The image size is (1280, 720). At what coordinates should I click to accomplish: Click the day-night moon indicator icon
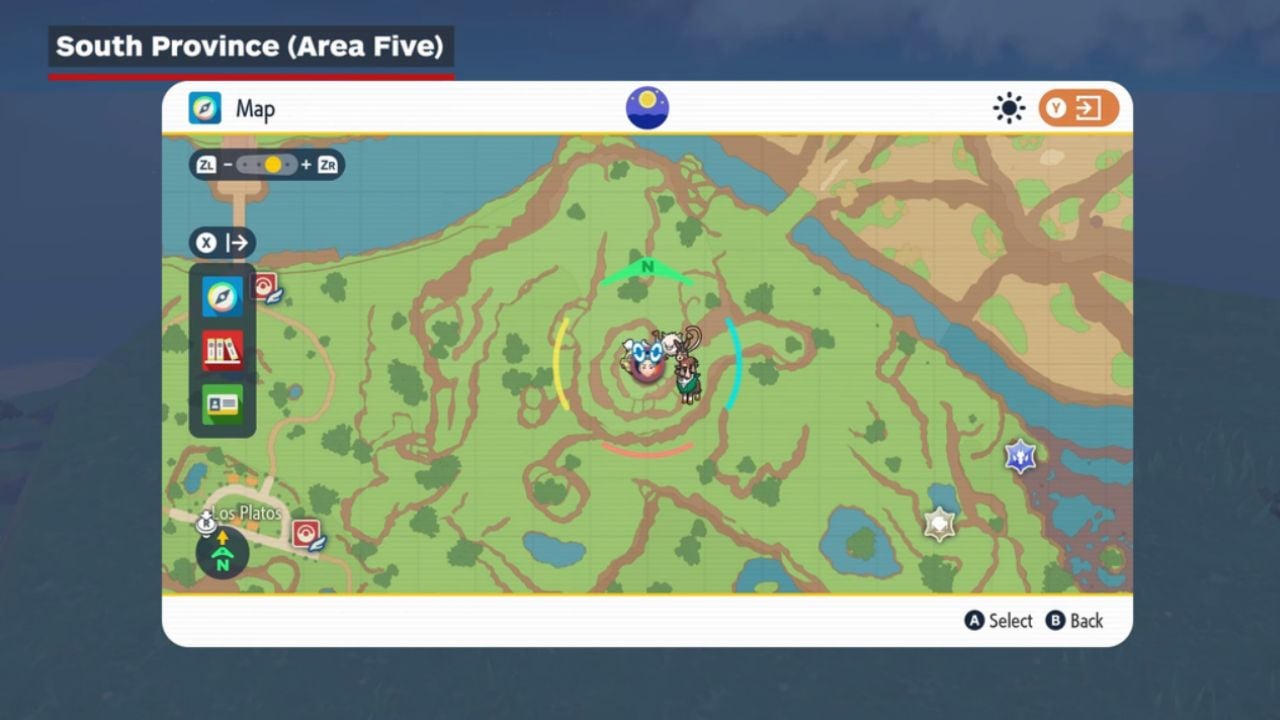click(x=647, y=108)
